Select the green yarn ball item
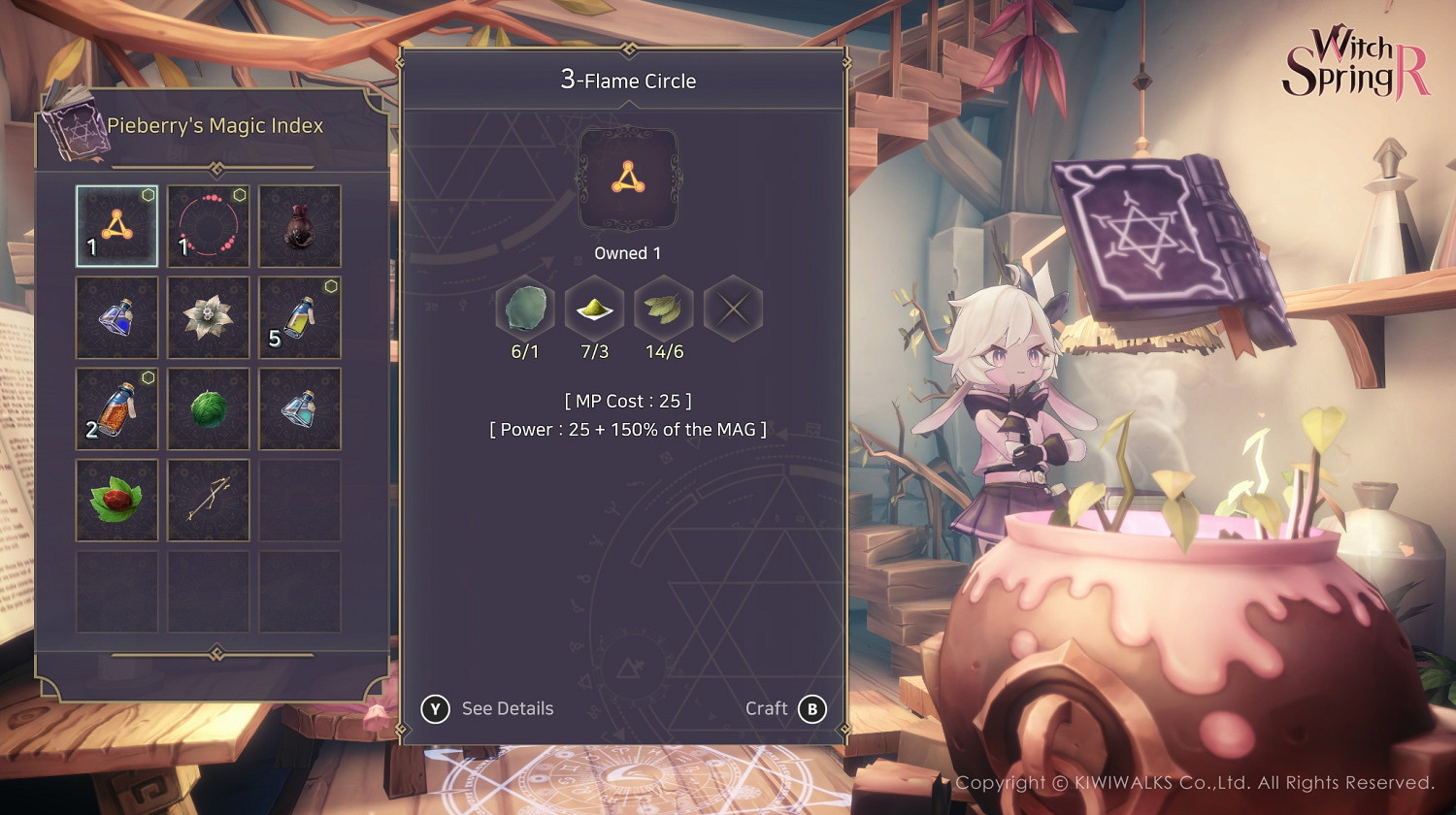 coord(208,408)
